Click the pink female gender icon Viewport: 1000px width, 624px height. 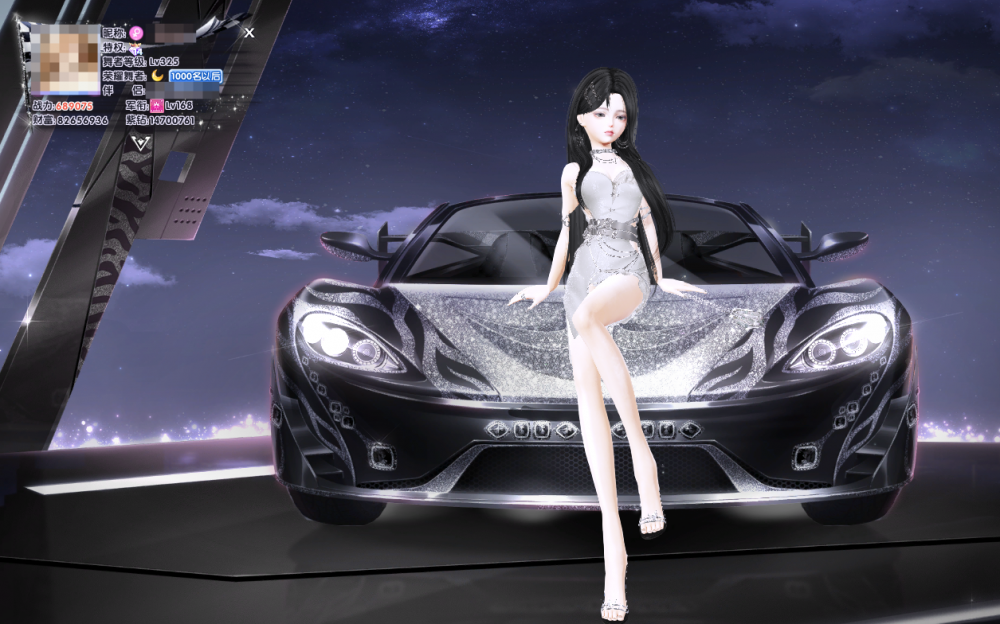point(137,33)
